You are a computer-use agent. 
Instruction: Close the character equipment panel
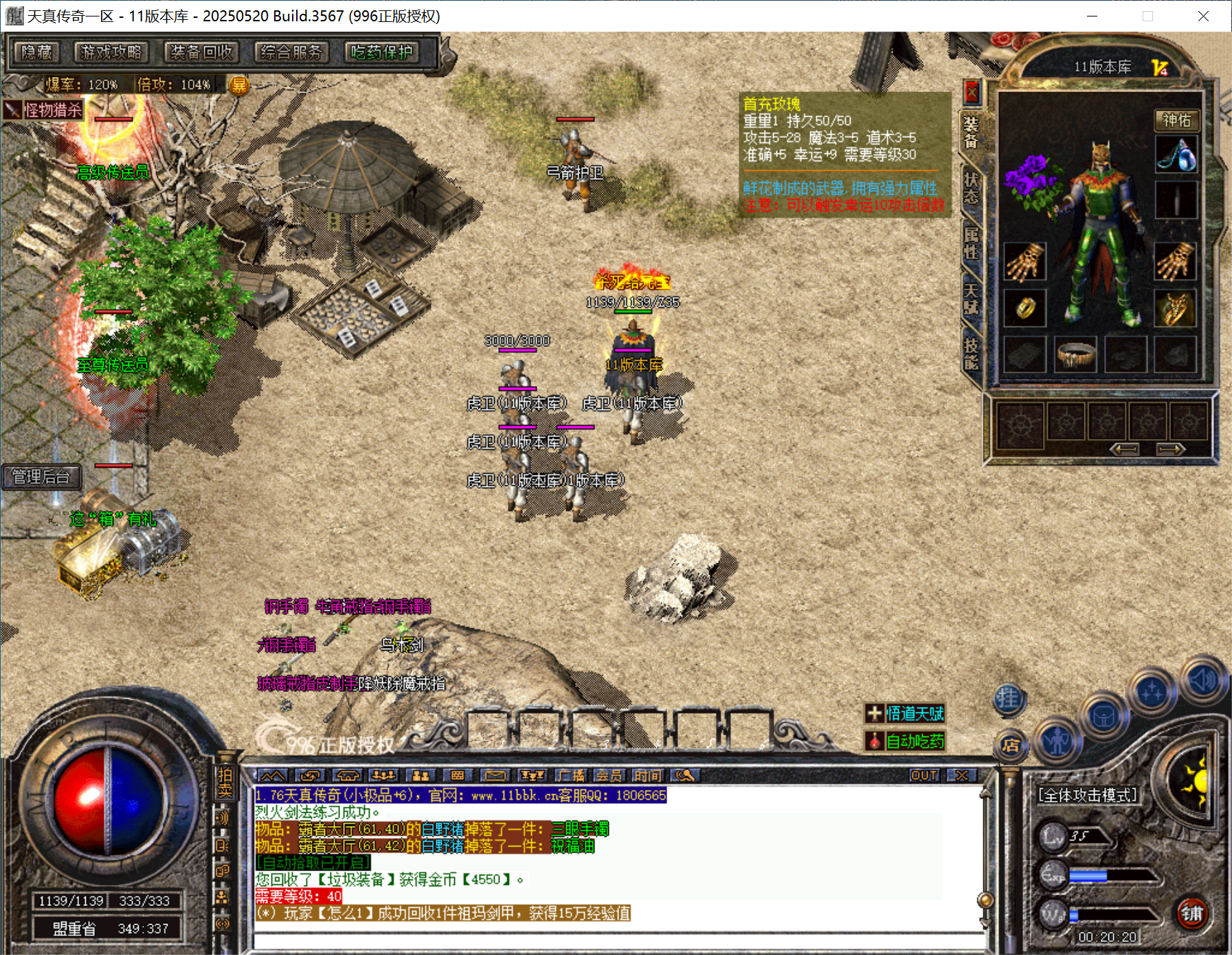(x=972, y=91)
